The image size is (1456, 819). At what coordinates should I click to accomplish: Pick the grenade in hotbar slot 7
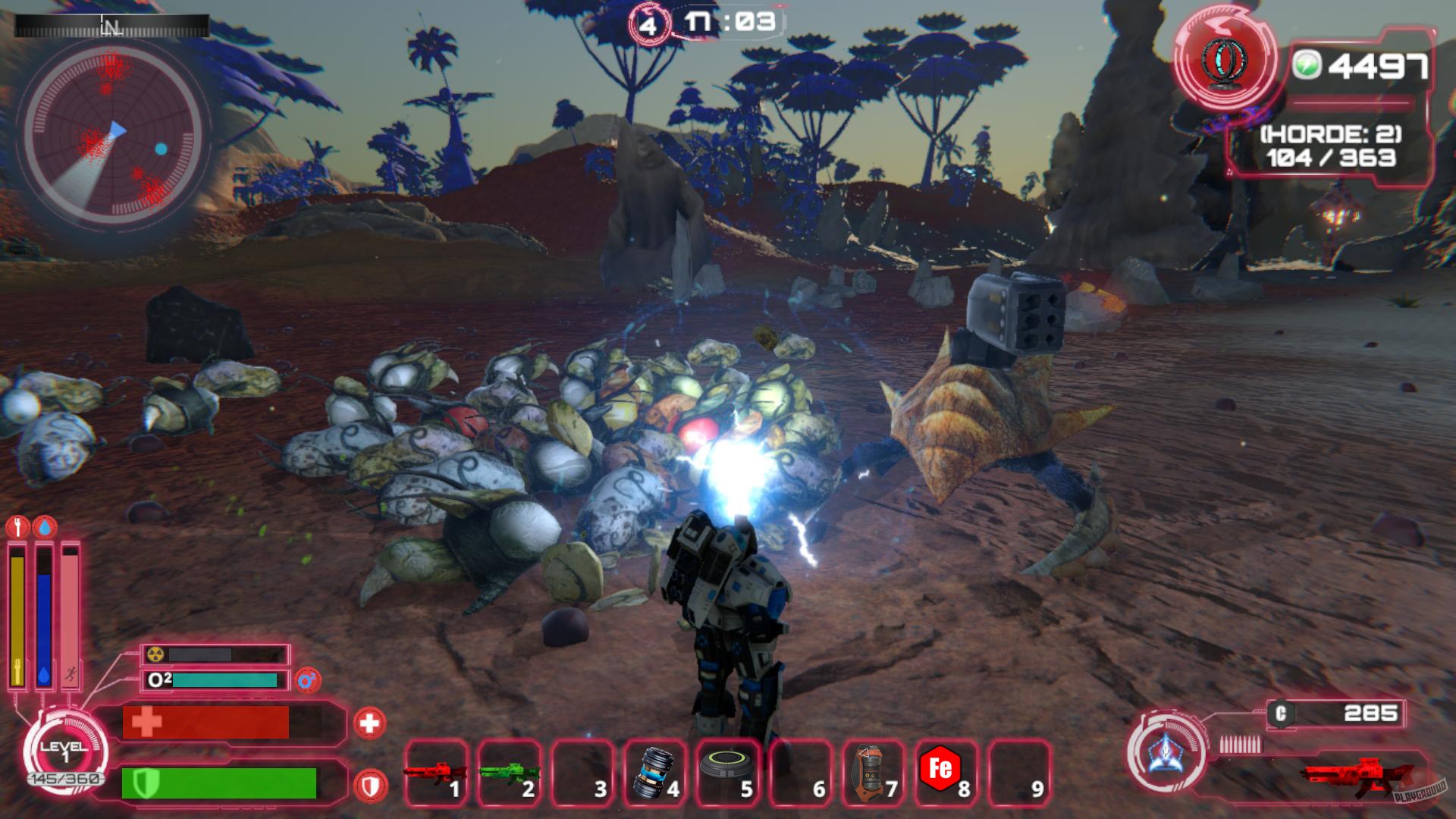pos(872,773)
